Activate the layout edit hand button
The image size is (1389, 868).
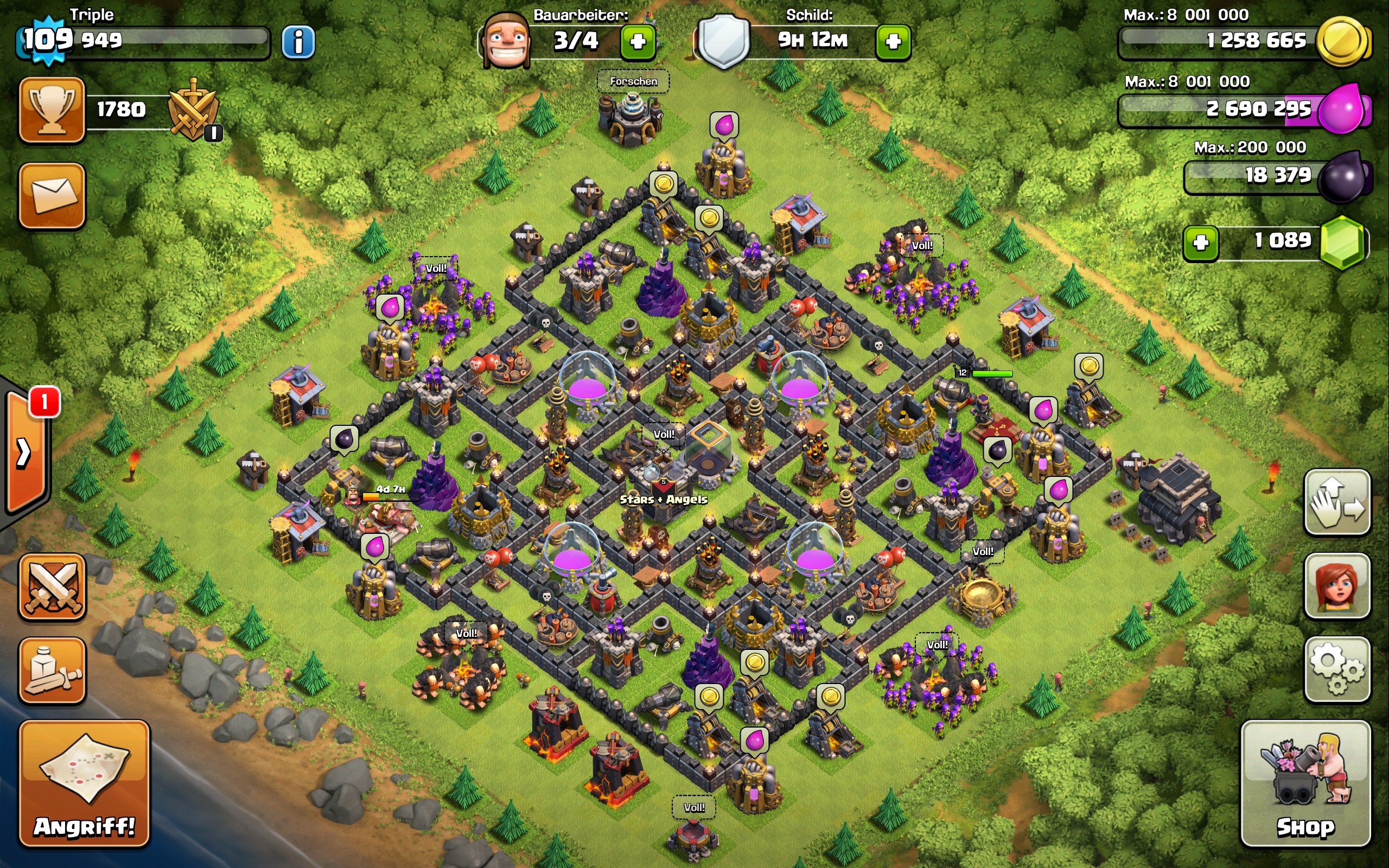point(1337,502)
